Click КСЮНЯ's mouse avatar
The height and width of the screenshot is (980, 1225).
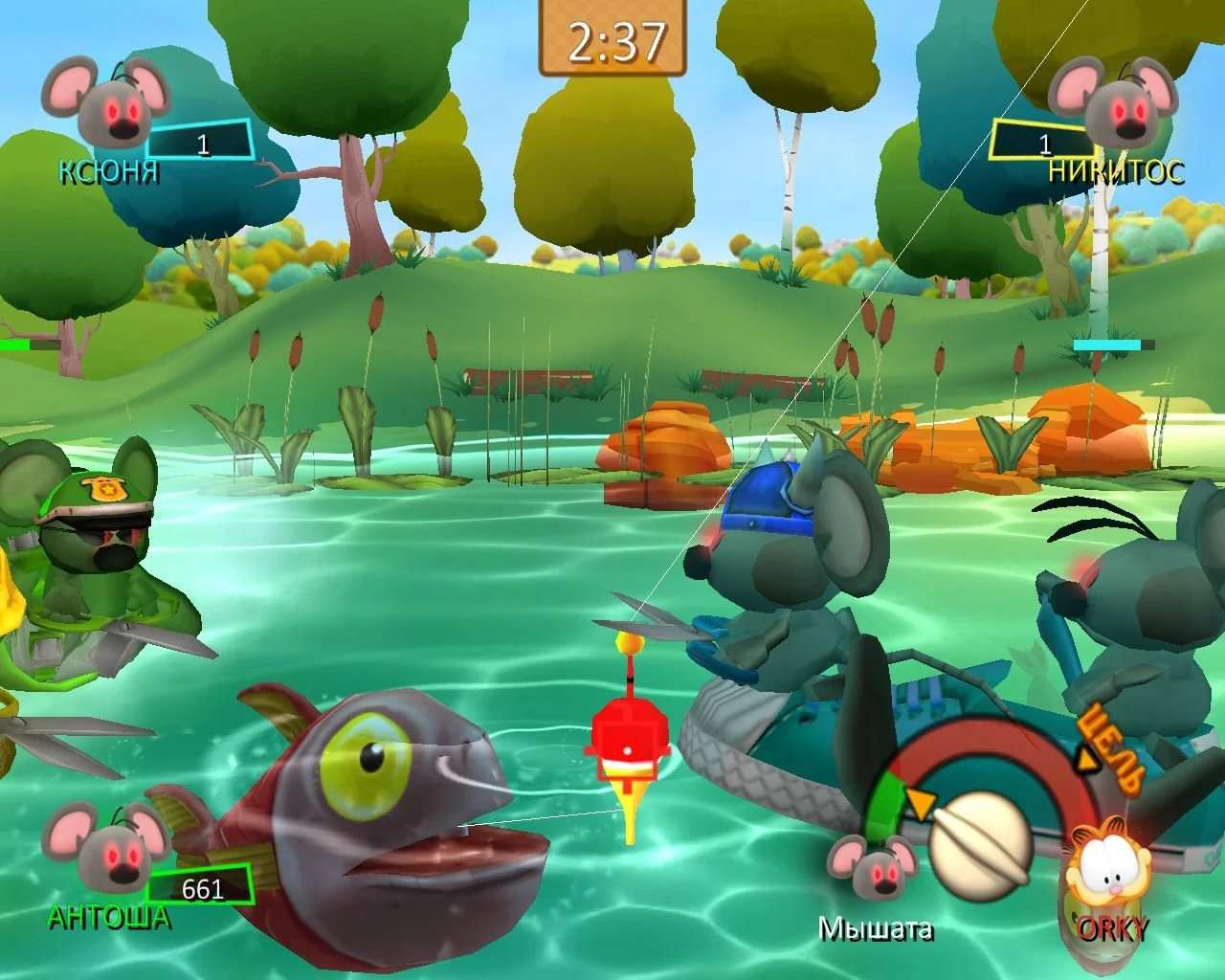coord(105,103)
